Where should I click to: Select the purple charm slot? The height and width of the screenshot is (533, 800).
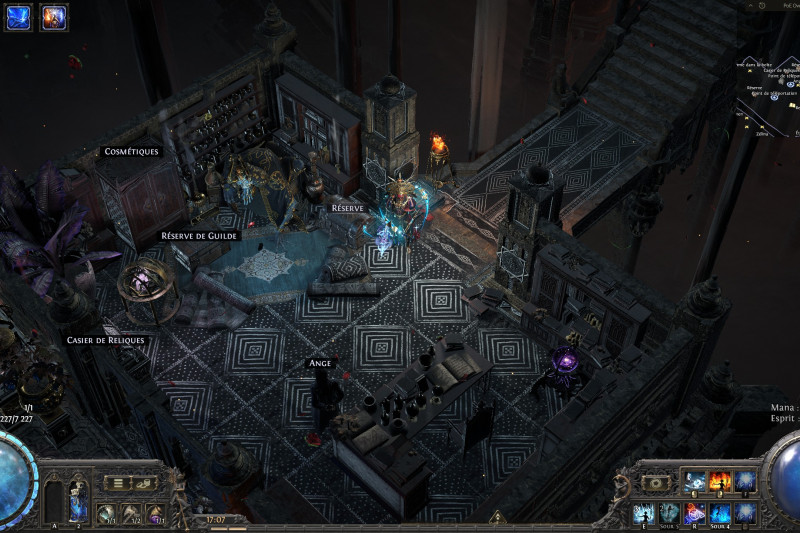tap(157, 514)
